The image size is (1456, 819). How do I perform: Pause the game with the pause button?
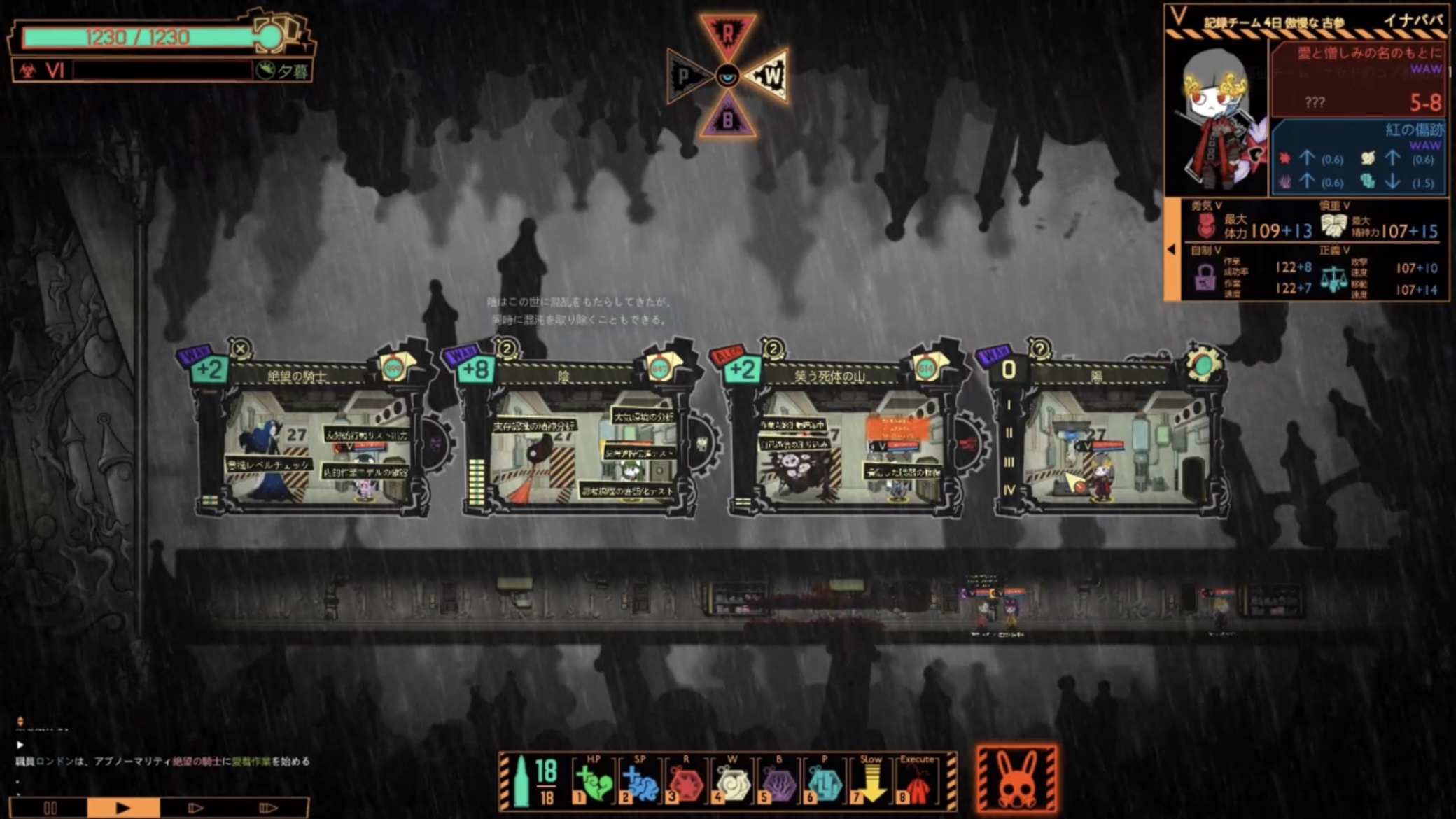50,808
